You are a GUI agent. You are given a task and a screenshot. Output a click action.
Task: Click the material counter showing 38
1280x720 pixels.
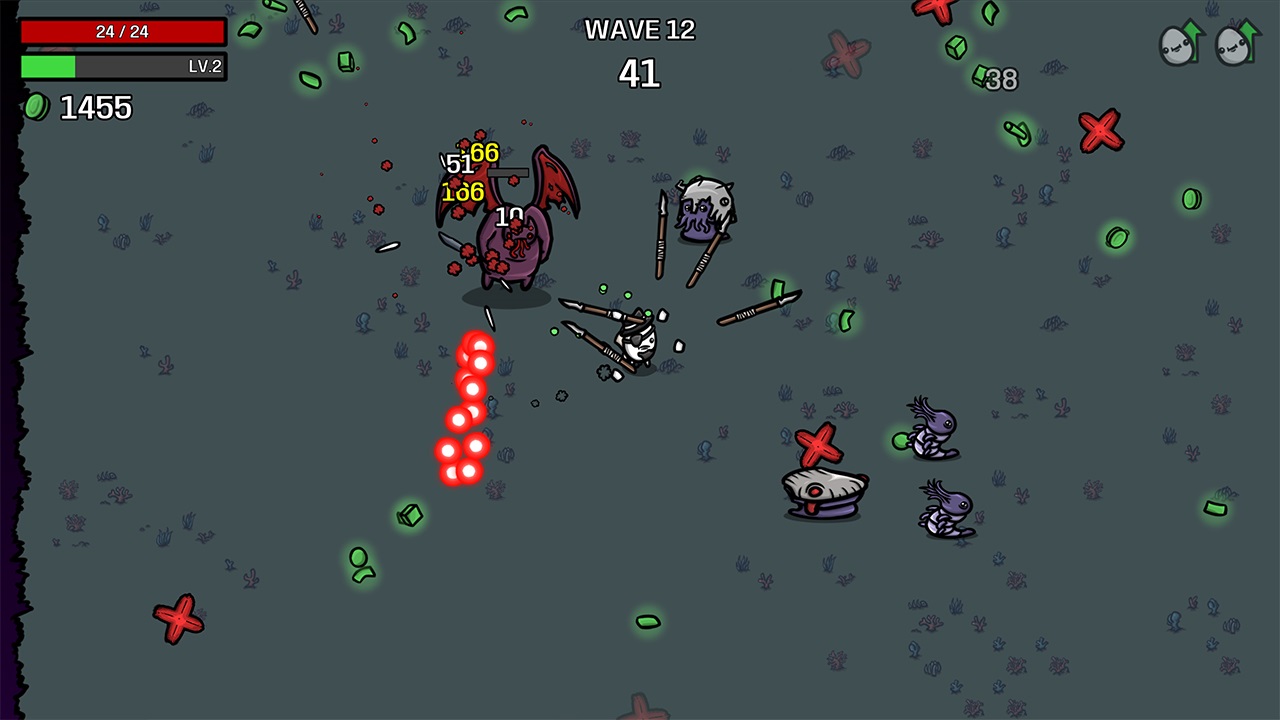[x=999, y=81]
